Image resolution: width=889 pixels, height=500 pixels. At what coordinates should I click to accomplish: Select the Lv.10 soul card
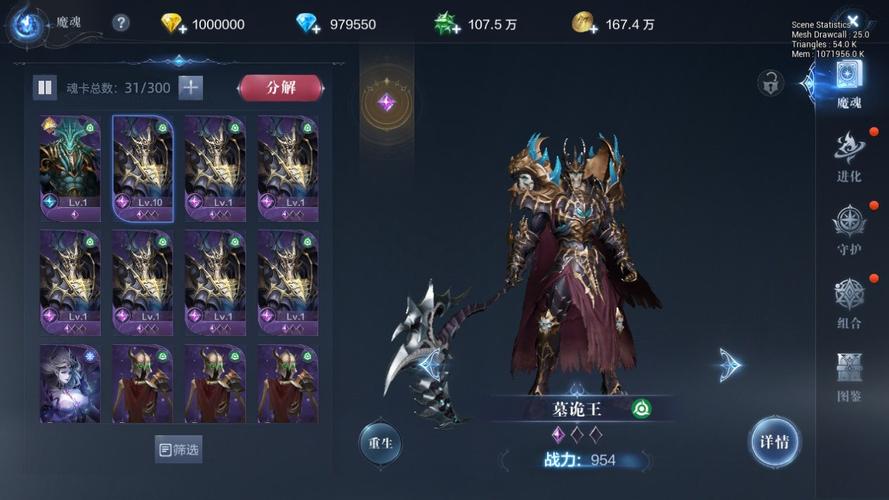[142, 168]
